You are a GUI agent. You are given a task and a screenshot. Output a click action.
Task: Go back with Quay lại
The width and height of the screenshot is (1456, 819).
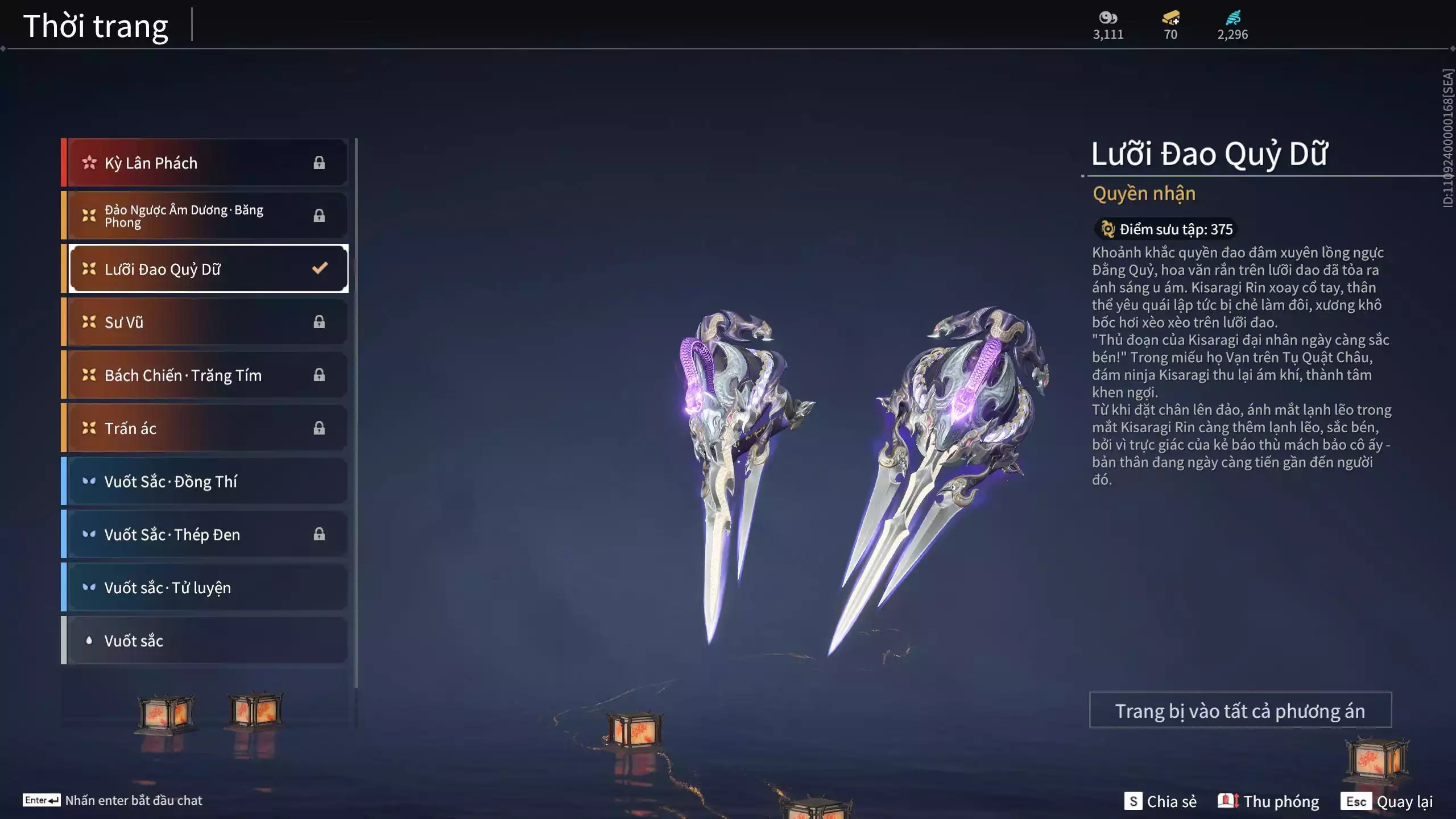tap(1387, 801)
